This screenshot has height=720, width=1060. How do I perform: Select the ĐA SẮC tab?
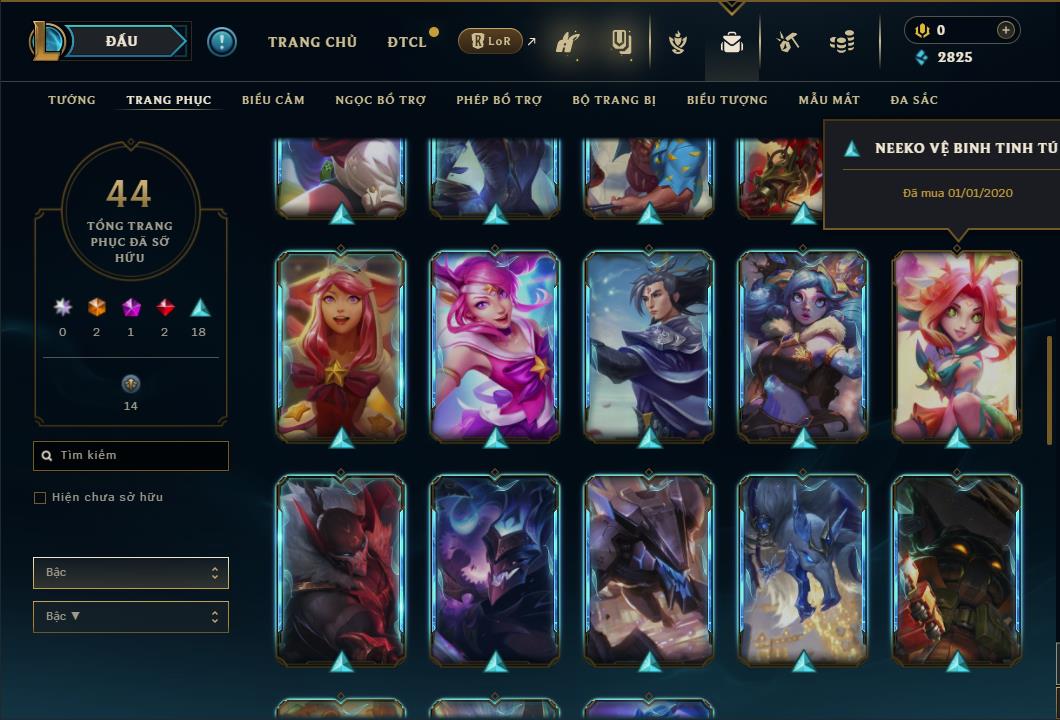pos(914,100)
